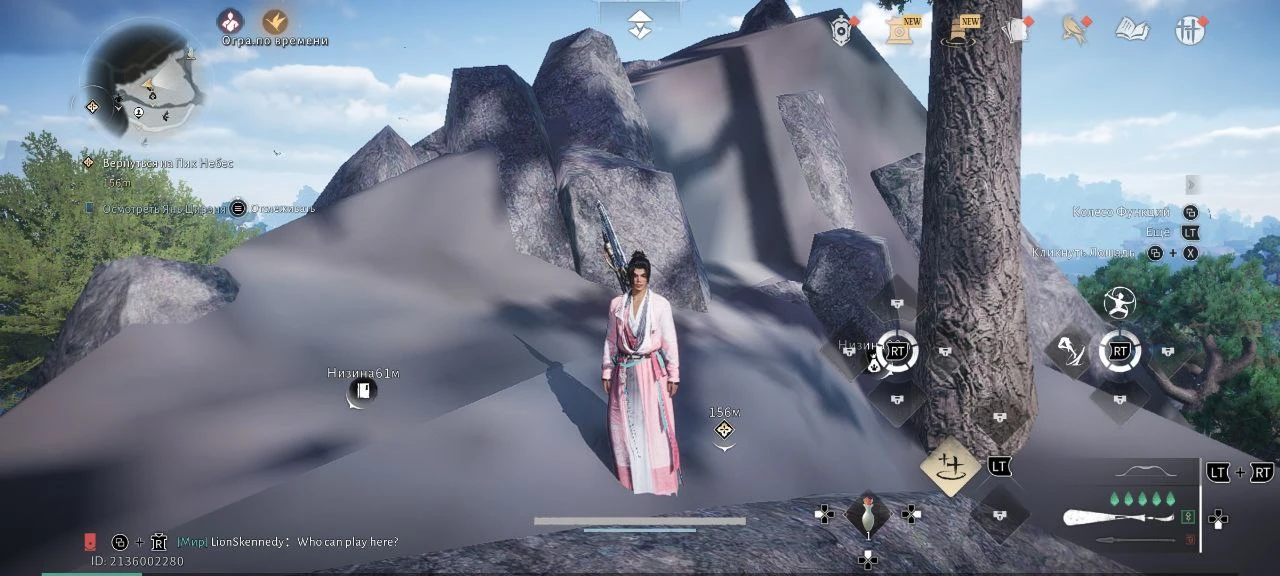Open the open-book journal icon
The image size is (1280, 576).
point(1132,30)
